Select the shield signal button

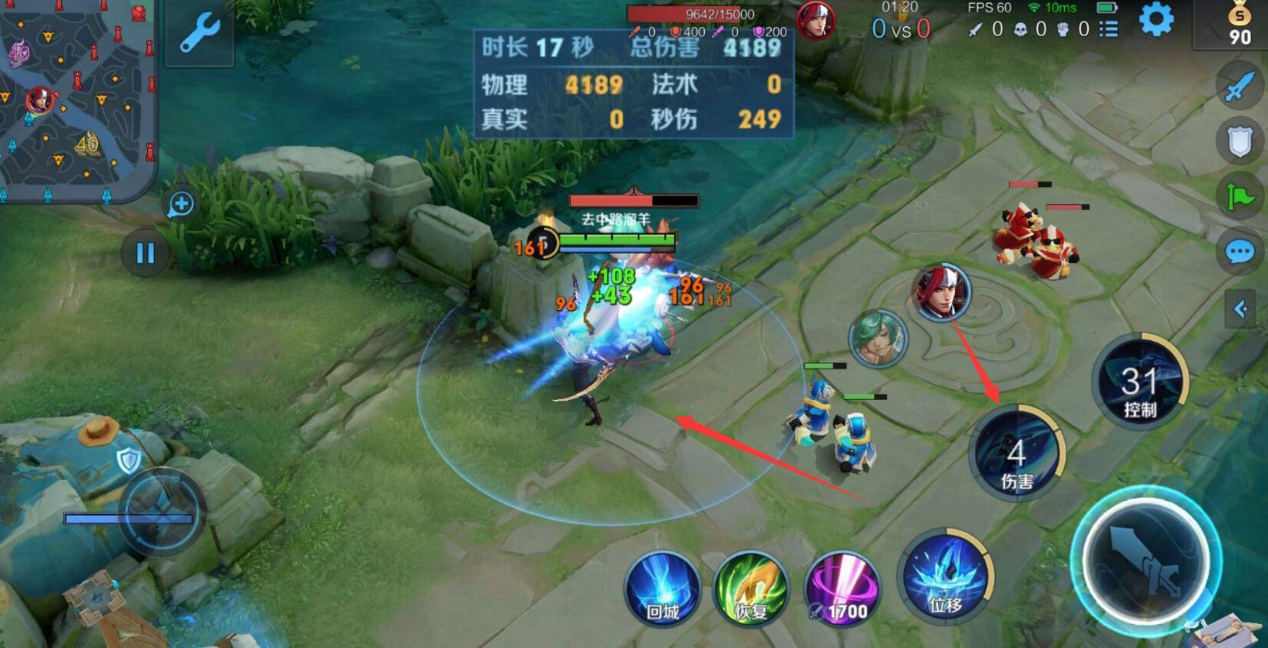click(x=1240, y=141)
